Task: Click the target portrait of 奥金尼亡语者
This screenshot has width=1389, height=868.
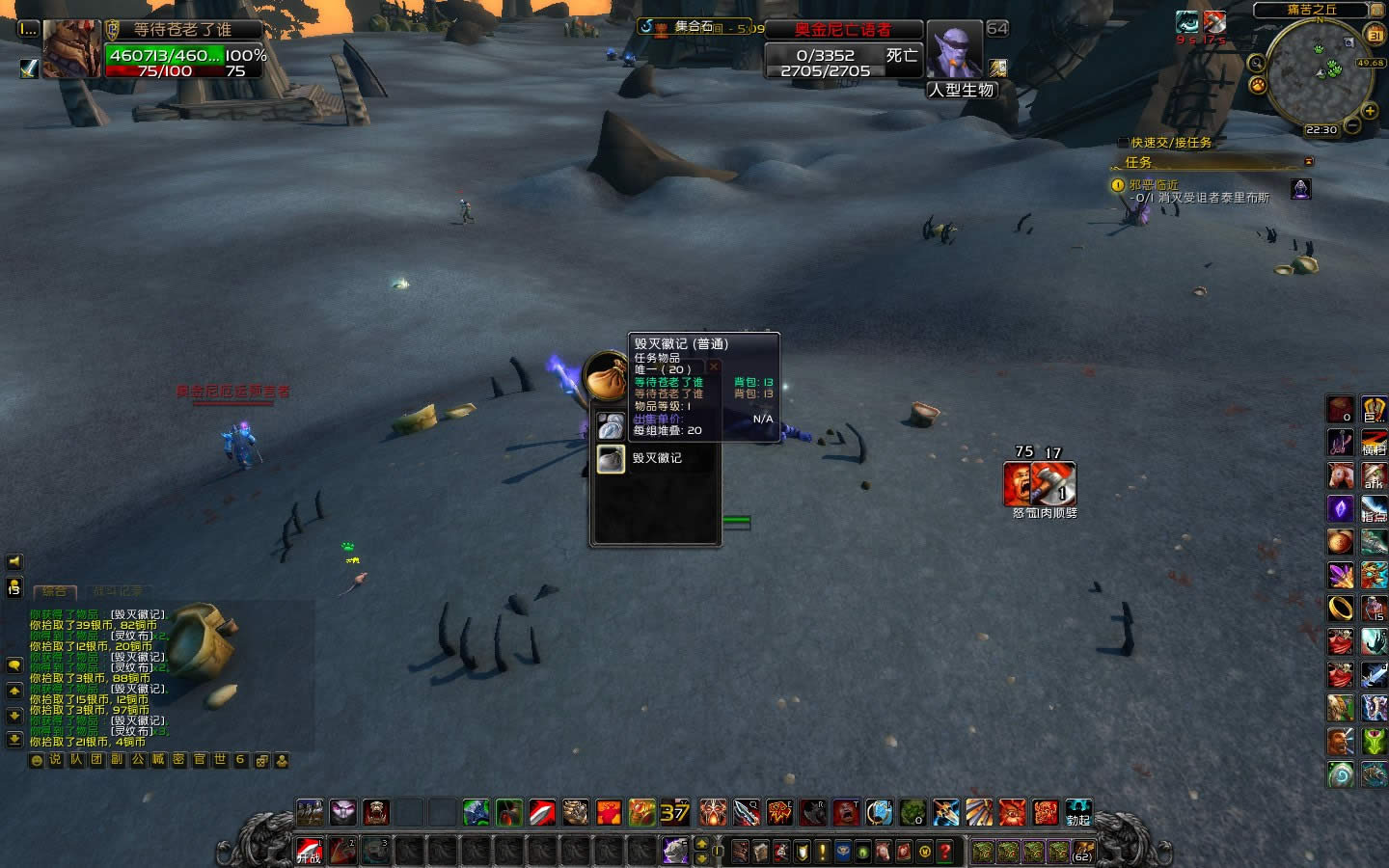Action: click(x=954, y=49)
